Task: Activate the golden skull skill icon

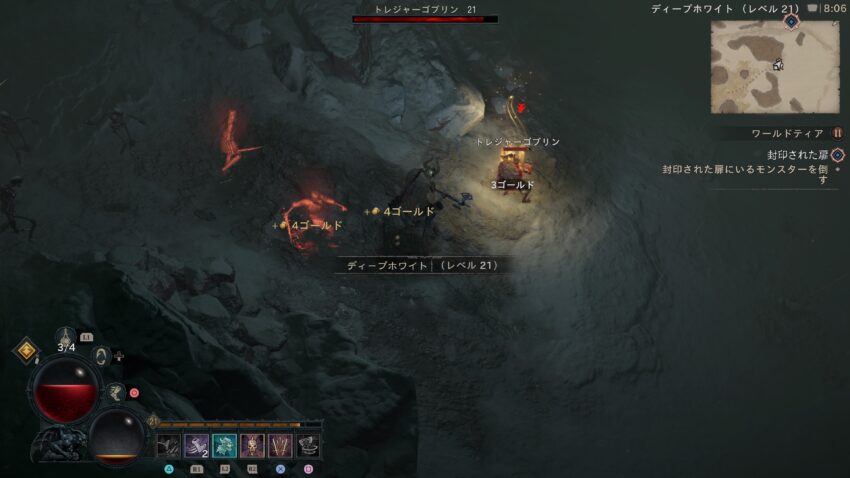Action: [x=252, y=446]
